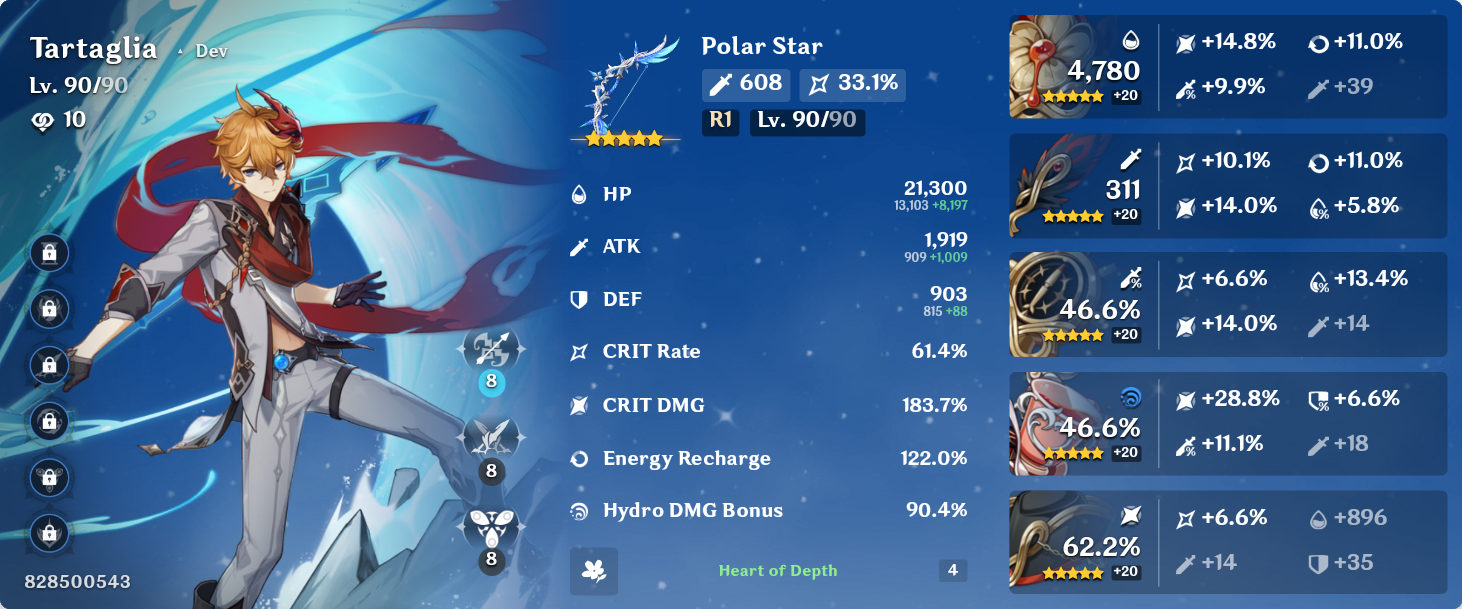Click the normal attack talent icon with arrows
Viewport: 1462px width, 609px height.
tap(490, 349)
